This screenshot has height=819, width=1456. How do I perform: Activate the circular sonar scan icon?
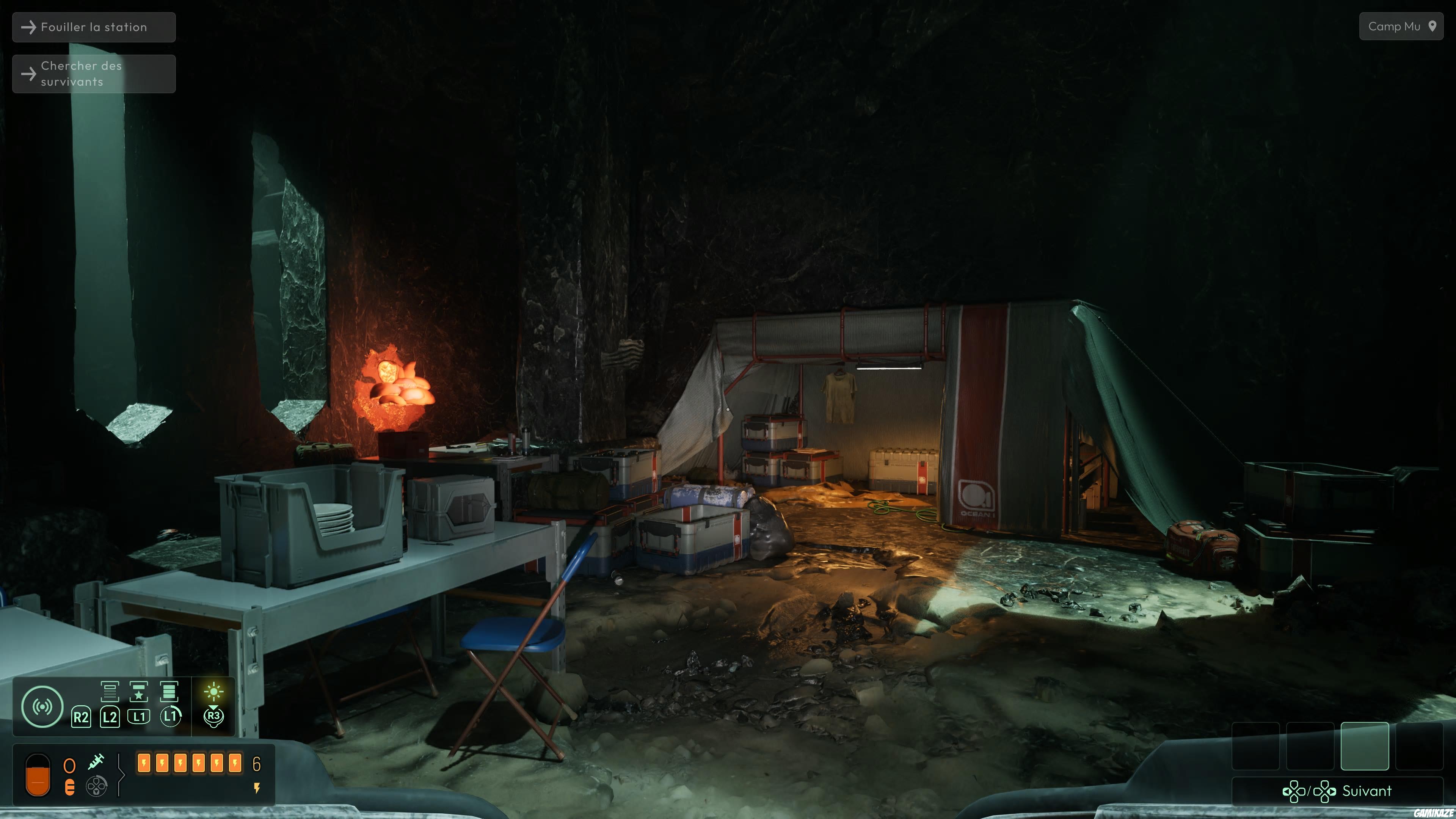pos(42,706)
